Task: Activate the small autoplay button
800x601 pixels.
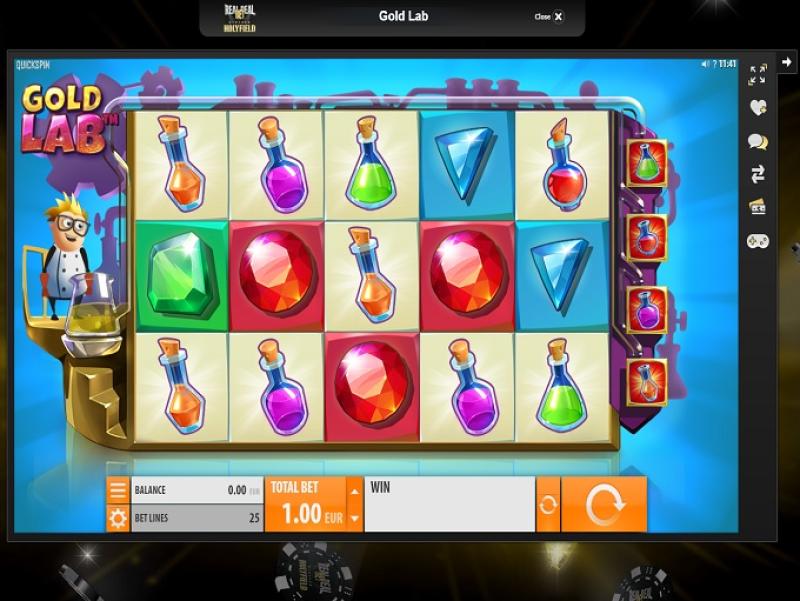Action: click(x=548, y=505)
